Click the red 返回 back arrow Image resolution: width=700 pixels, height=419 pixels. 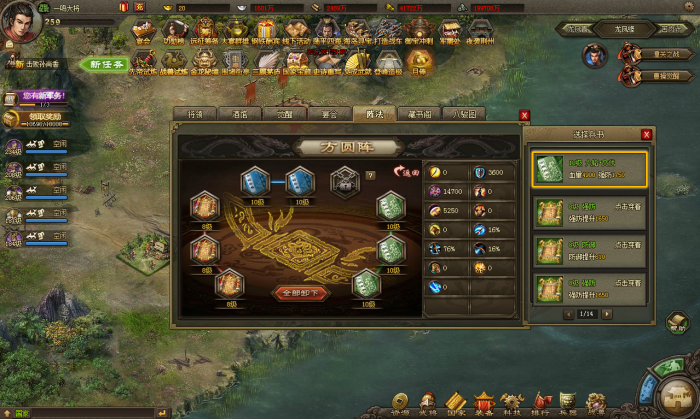pyautogui.click(x=407, y=172)
